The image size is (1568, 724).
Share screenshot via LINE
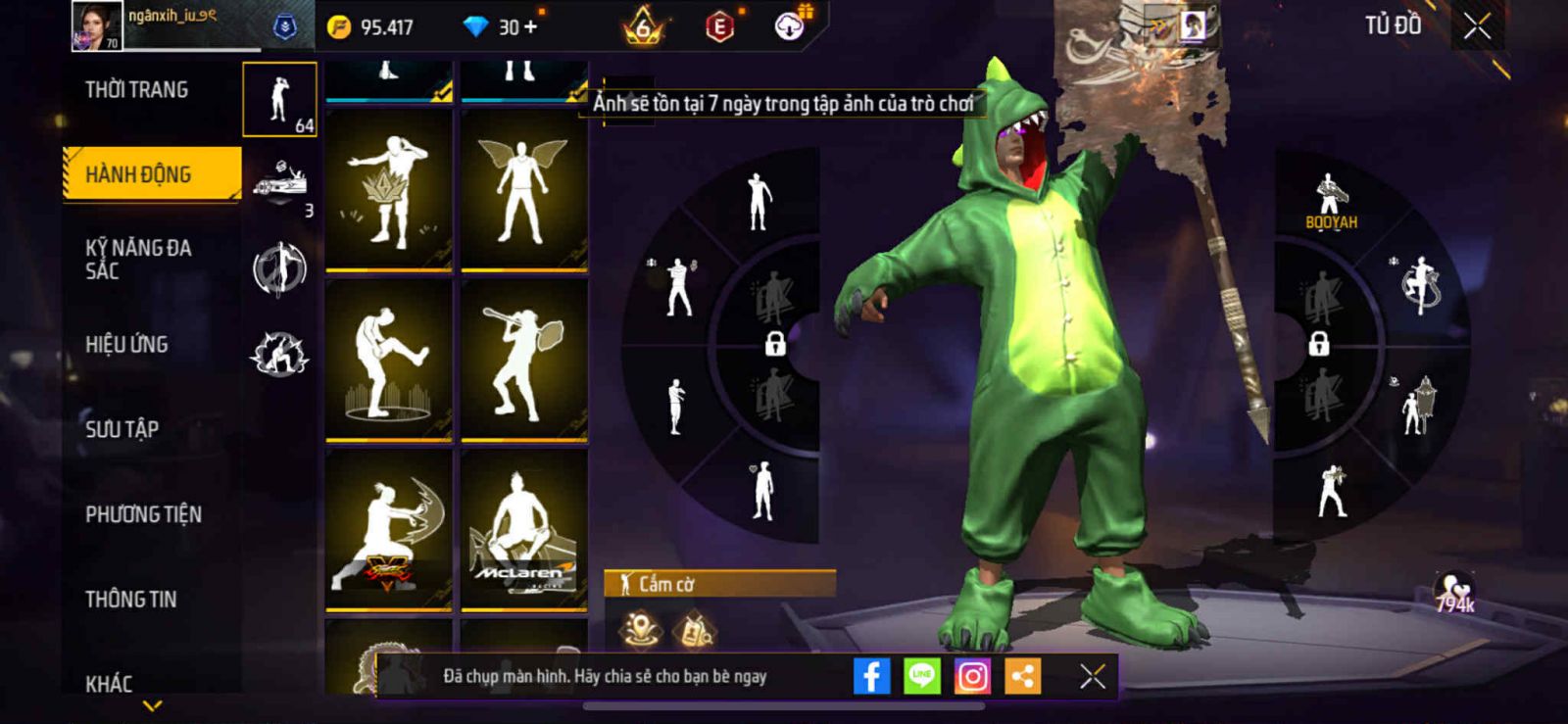pos(921,676)
